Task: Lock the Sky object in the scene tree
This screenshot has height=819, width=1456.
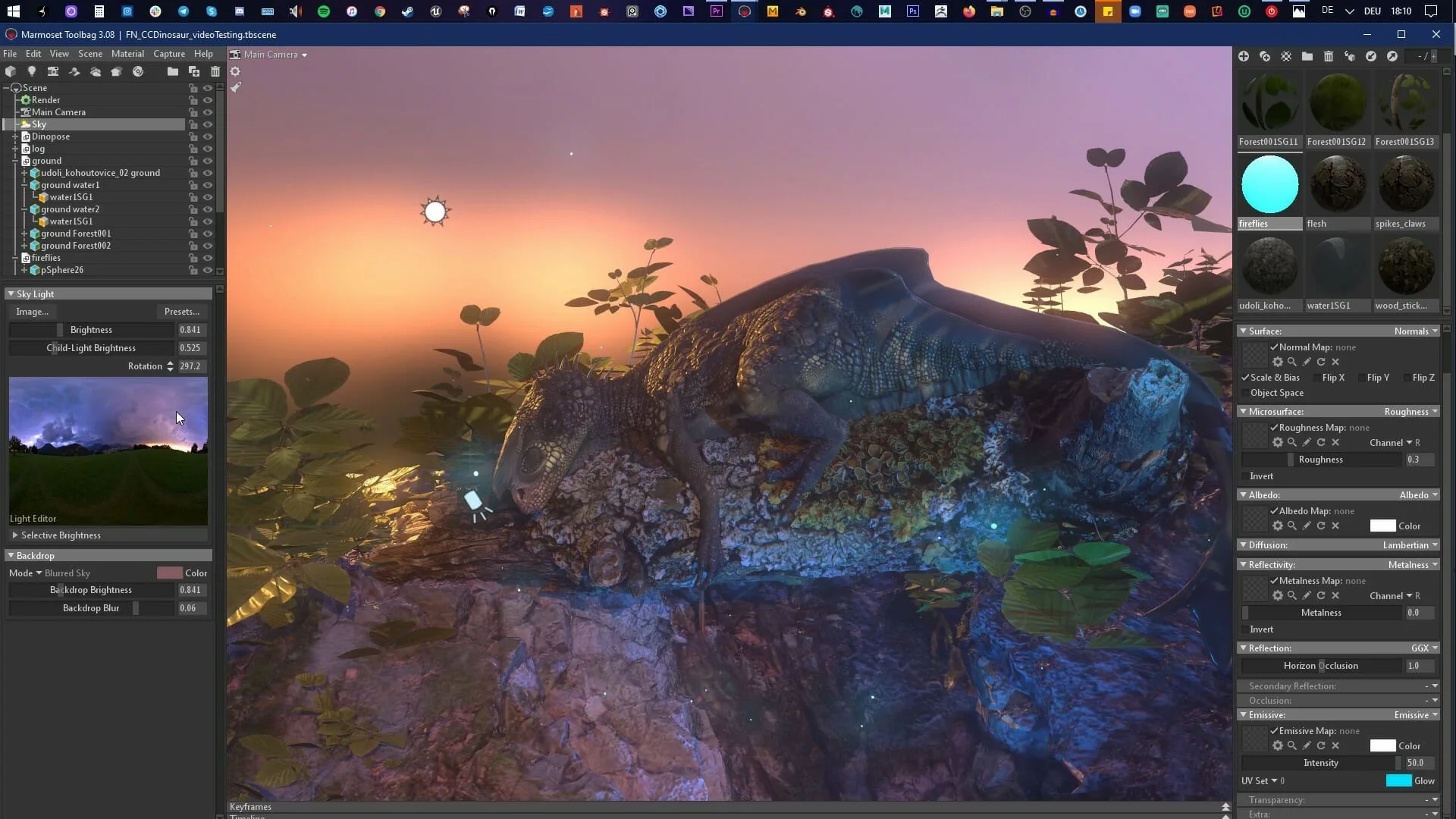Action: [x=193, y=124]
